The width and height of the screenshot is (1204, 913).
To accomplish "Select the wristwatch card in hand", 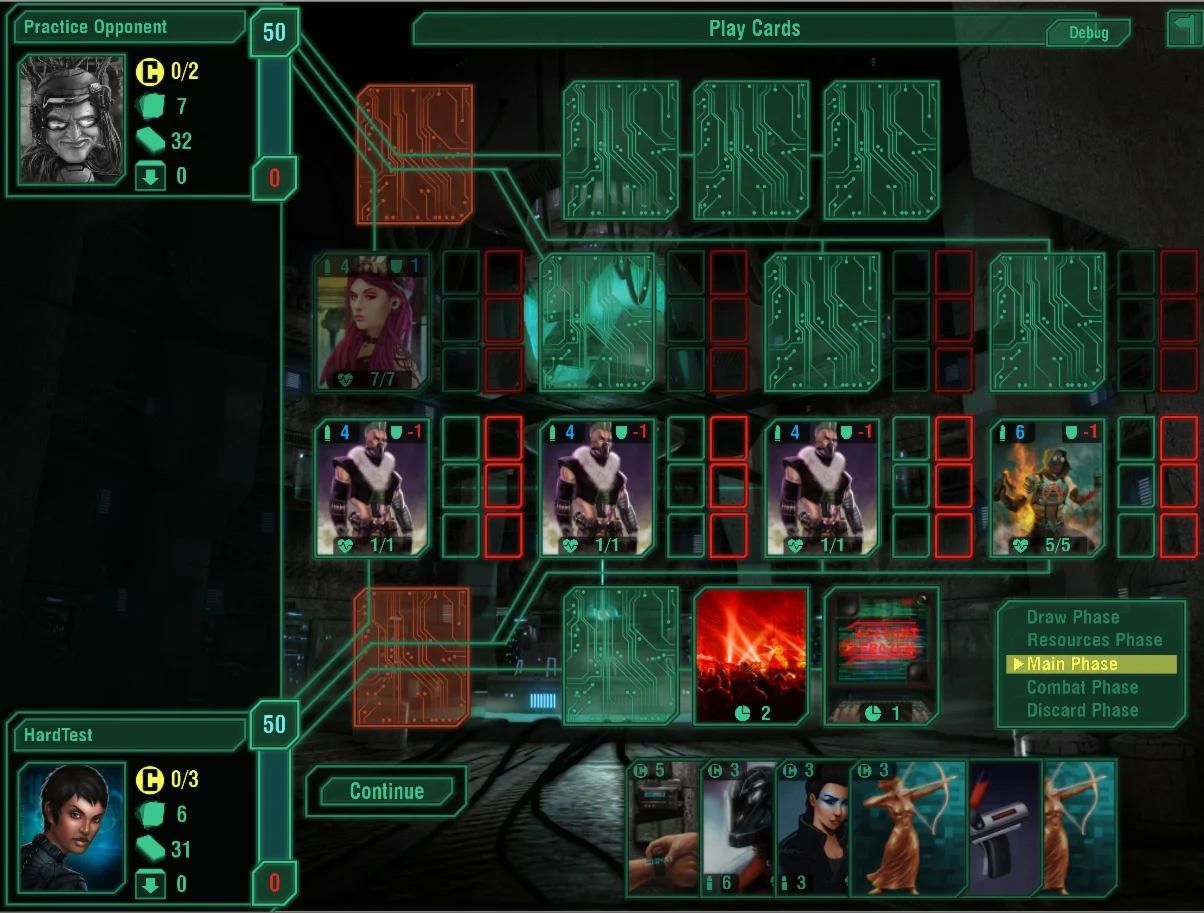I will point(663,830).
